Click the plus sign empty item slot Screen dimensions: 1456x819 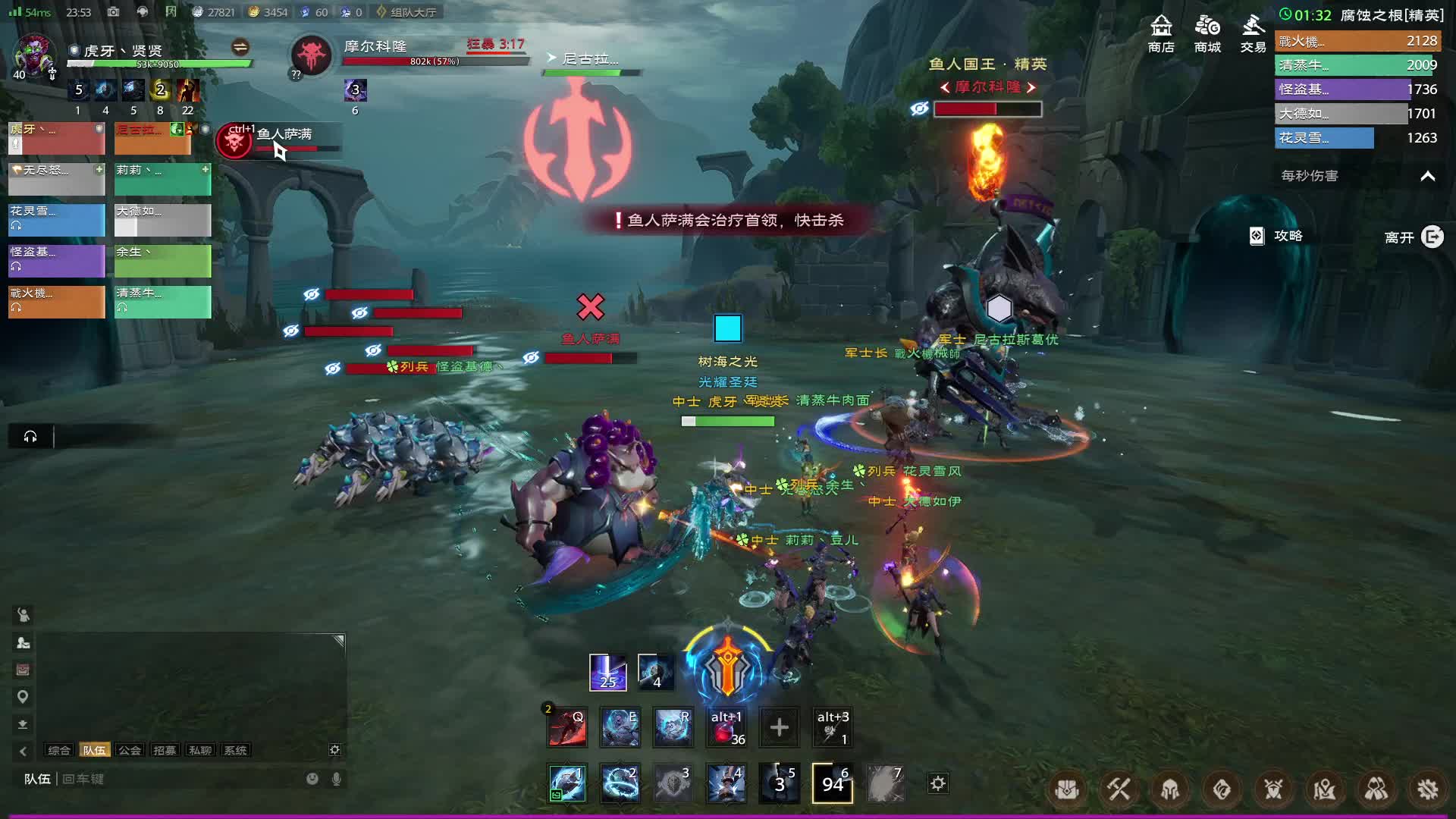(779, 728)
